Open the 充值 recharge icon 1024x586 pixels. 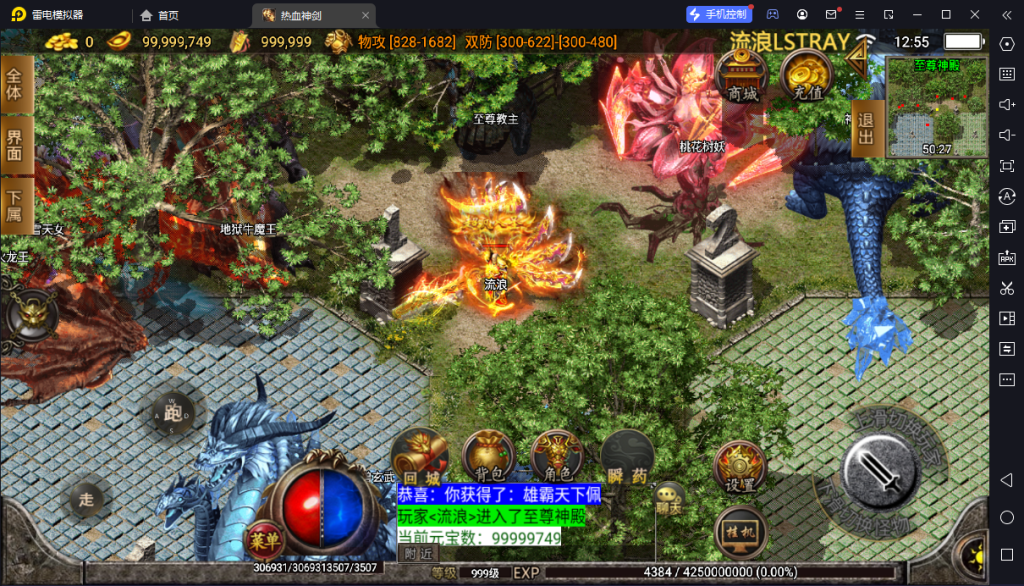807,76
